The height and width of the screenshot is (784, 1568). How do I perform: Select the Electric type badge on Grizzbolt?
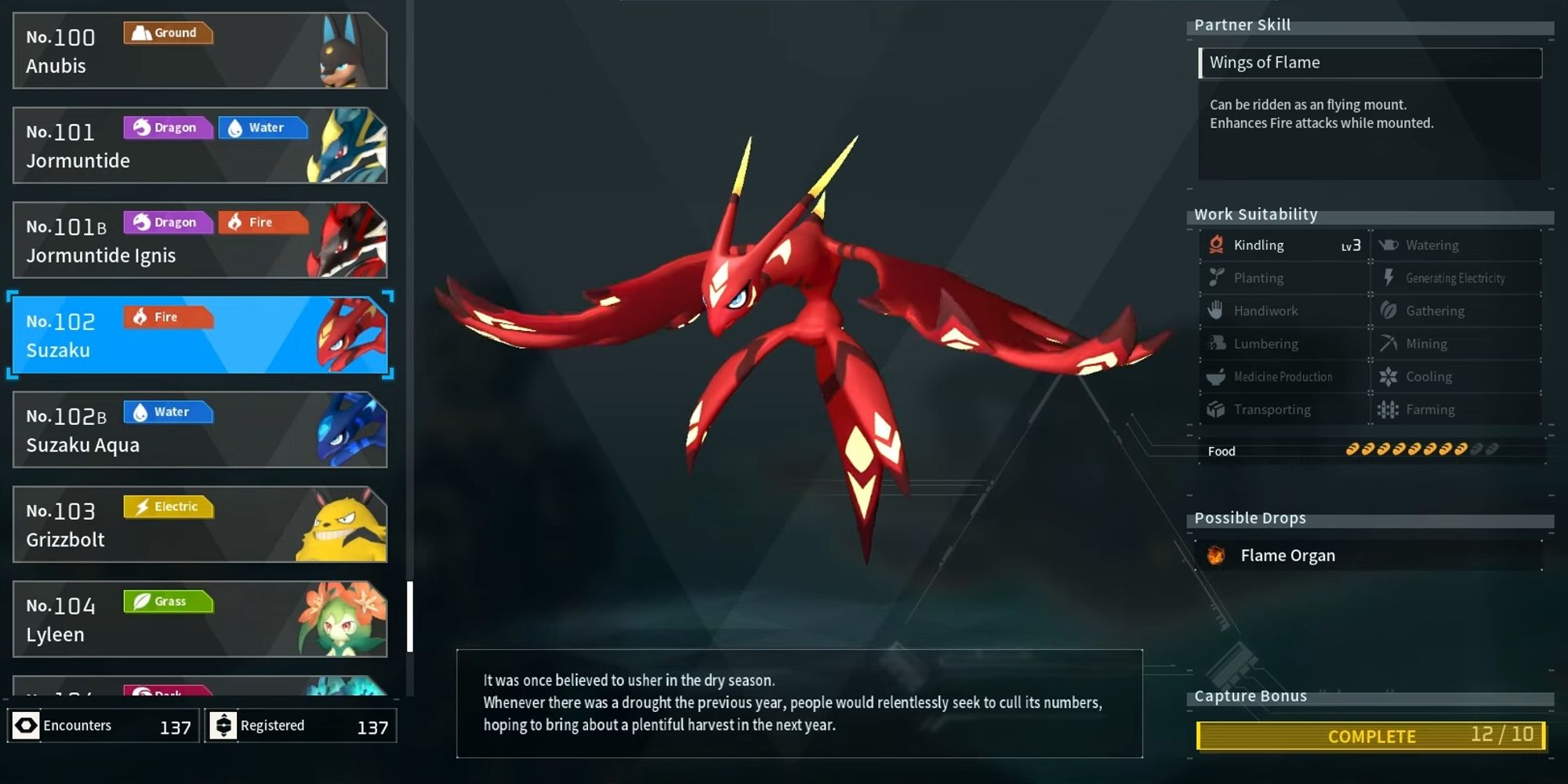point(167,506)
